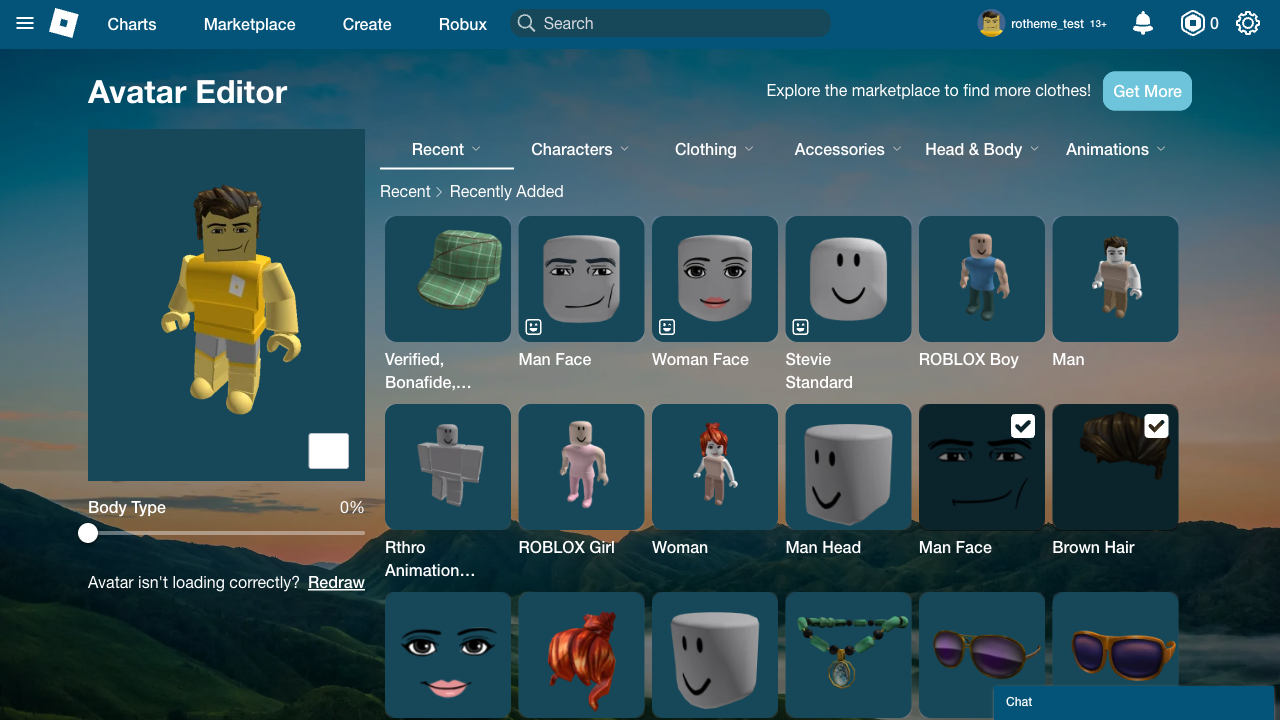Screen dimensions: 1280x720
Task: Select Marketplace in the top navigation
Action: coord(249,24)
